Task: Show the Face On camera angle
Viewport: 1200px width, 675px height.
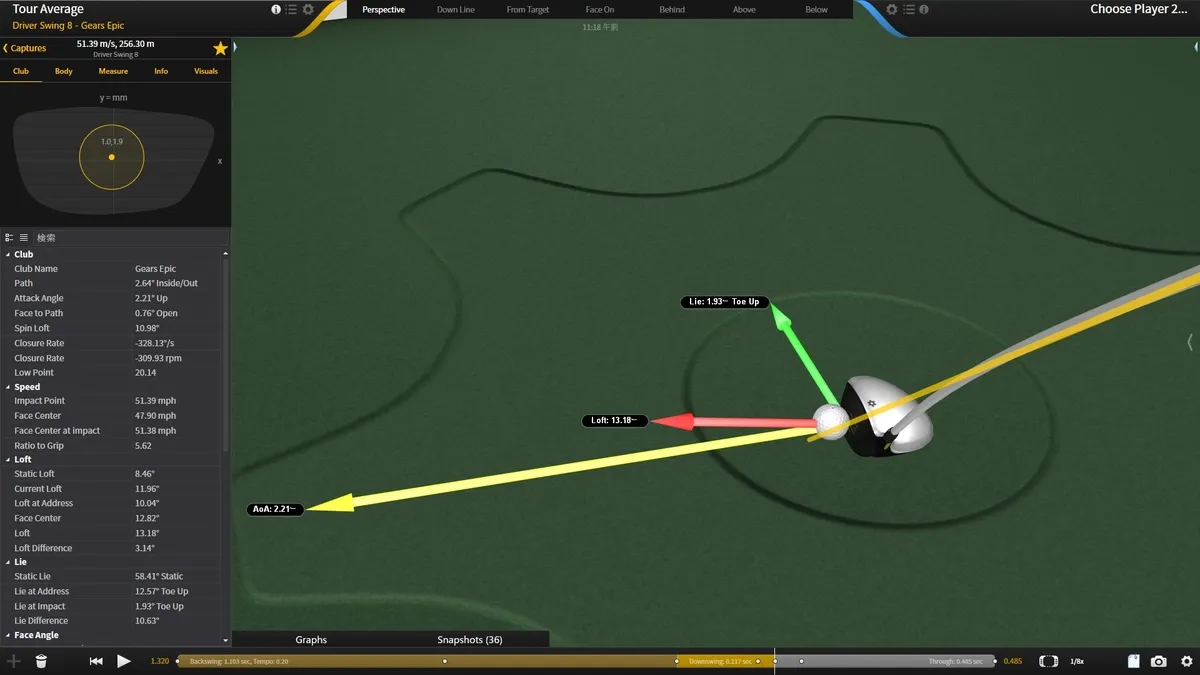Action: point(600,10)
